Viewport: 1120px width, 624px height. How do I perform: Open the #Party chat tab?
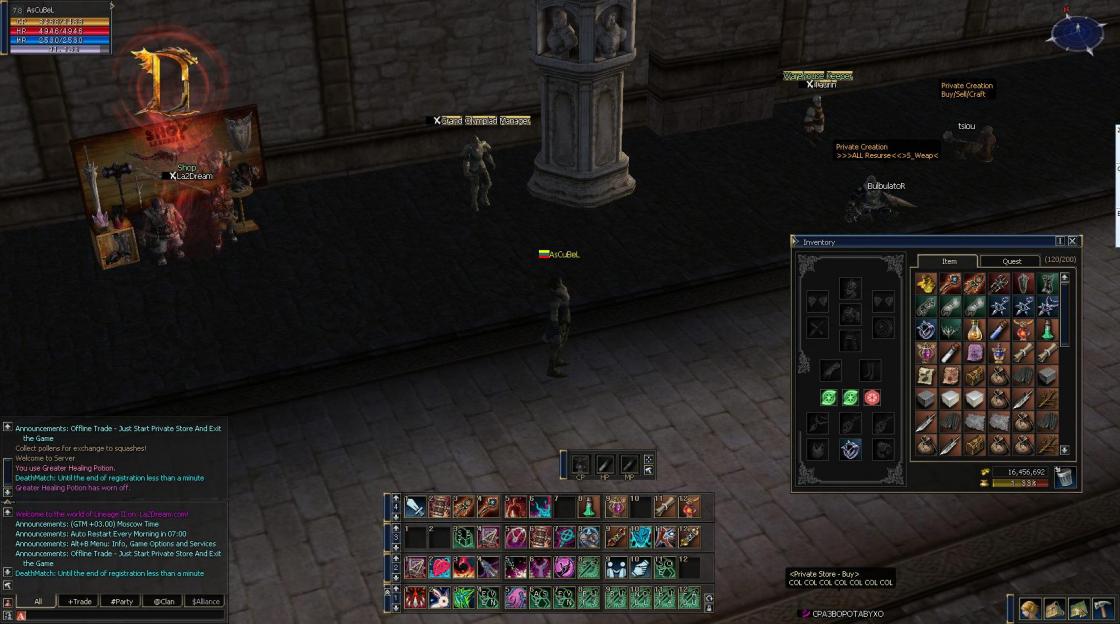pos(123,601)
